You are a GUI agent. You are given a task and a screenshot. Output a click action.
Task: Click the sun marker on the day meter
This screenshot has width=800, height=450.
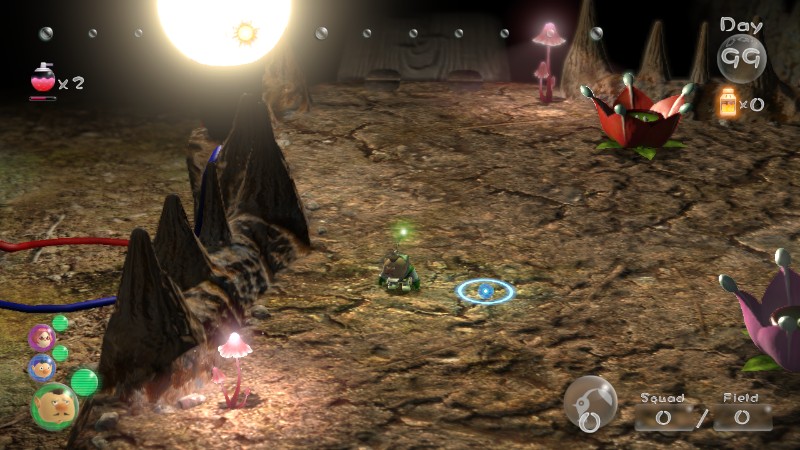click(245, 33)
